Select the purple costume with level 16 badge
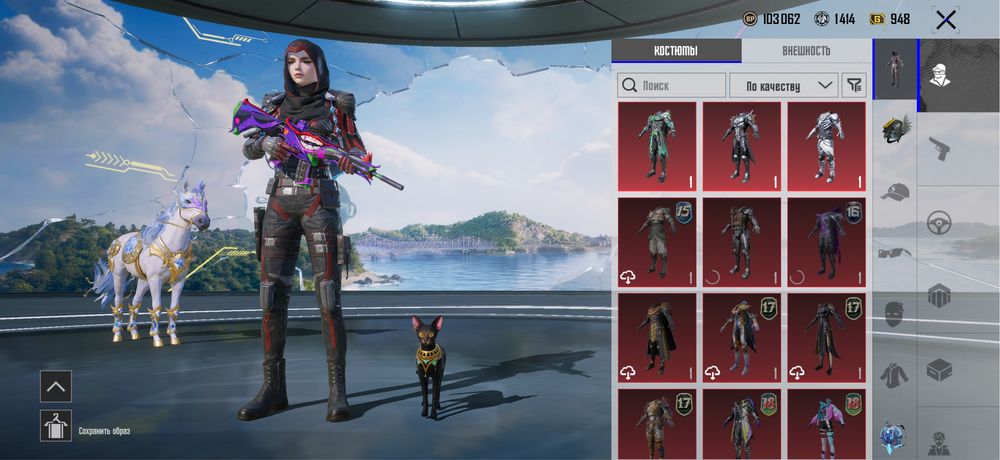This screenshot has height=460, width=1000. pyautogui.click(x=827, y=241)
